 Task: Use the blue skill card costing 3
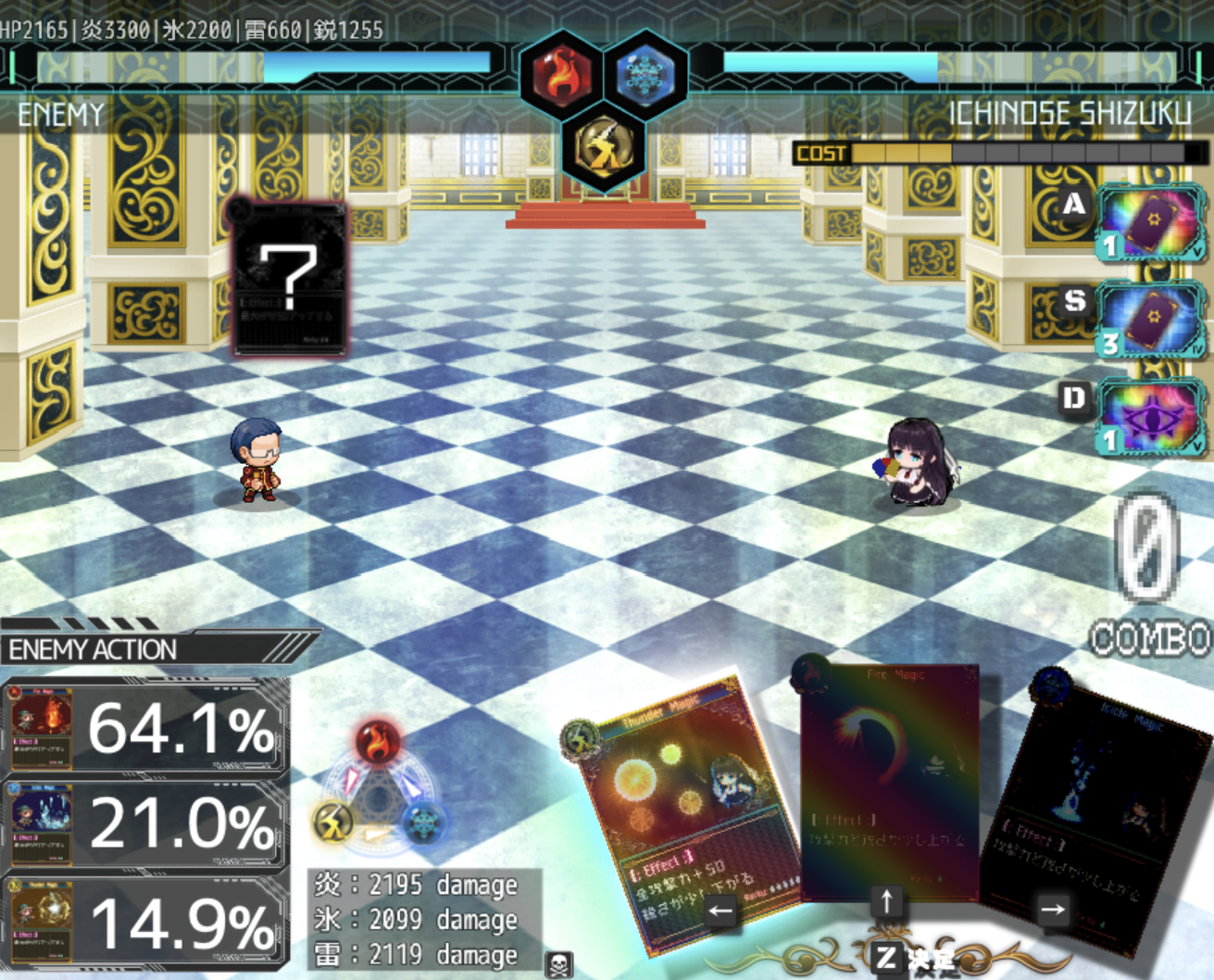pos(1149,320)
